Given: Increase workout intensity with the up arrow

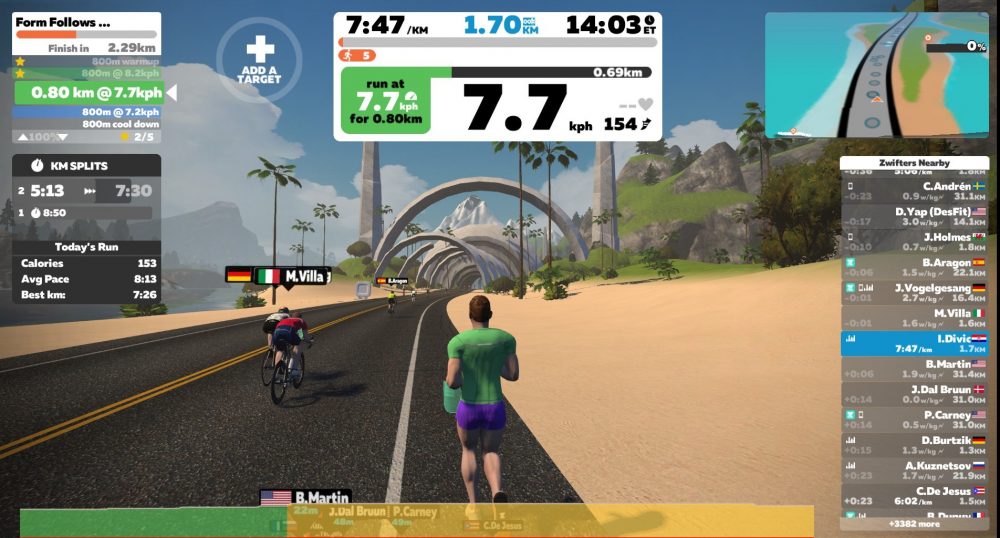Looking at the screenshot, I should 22,136.
